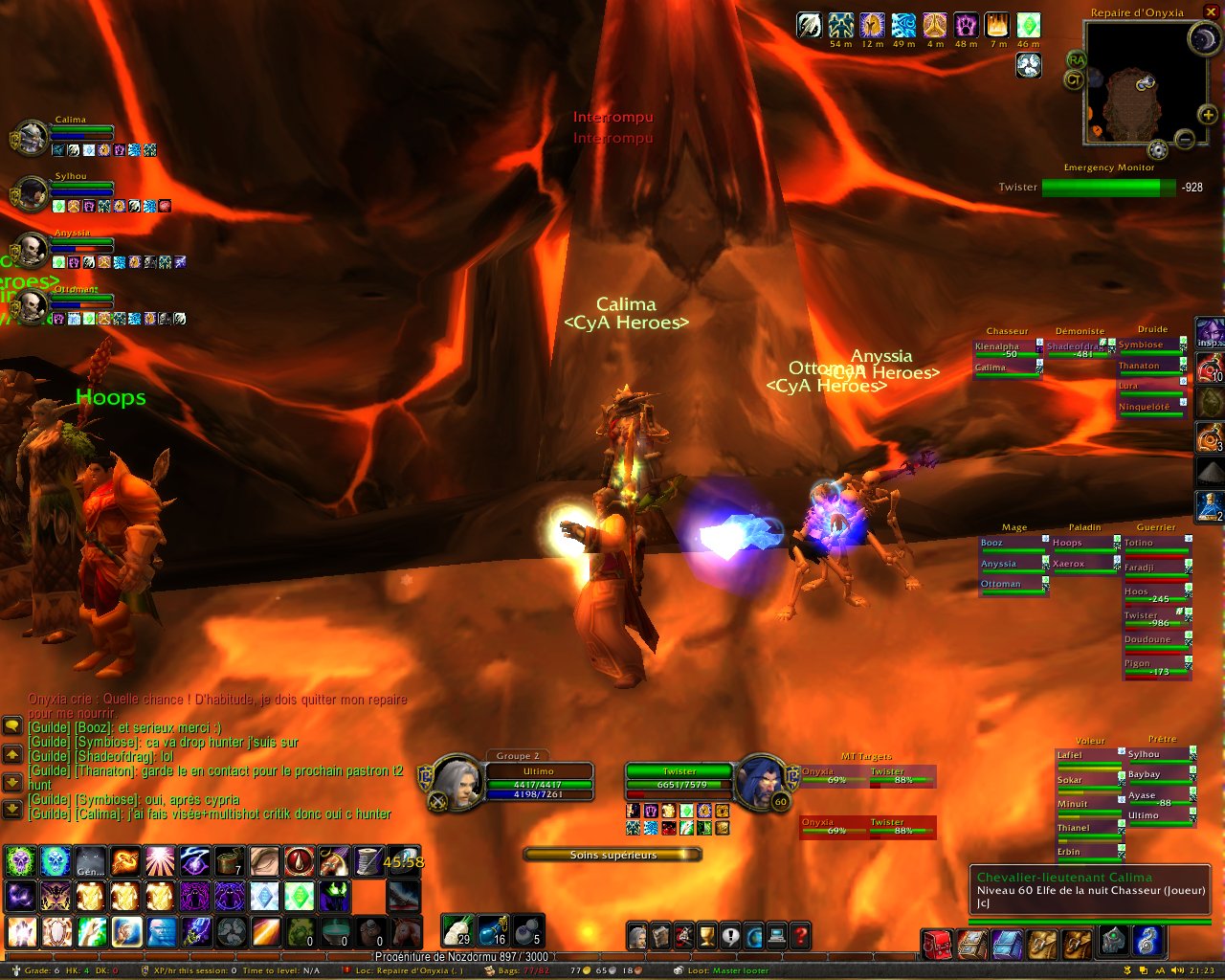The height and width of the screenshot is (980, 1225).
Task: Use the white root consumable with 29 charges
Action: pos(458,929)
